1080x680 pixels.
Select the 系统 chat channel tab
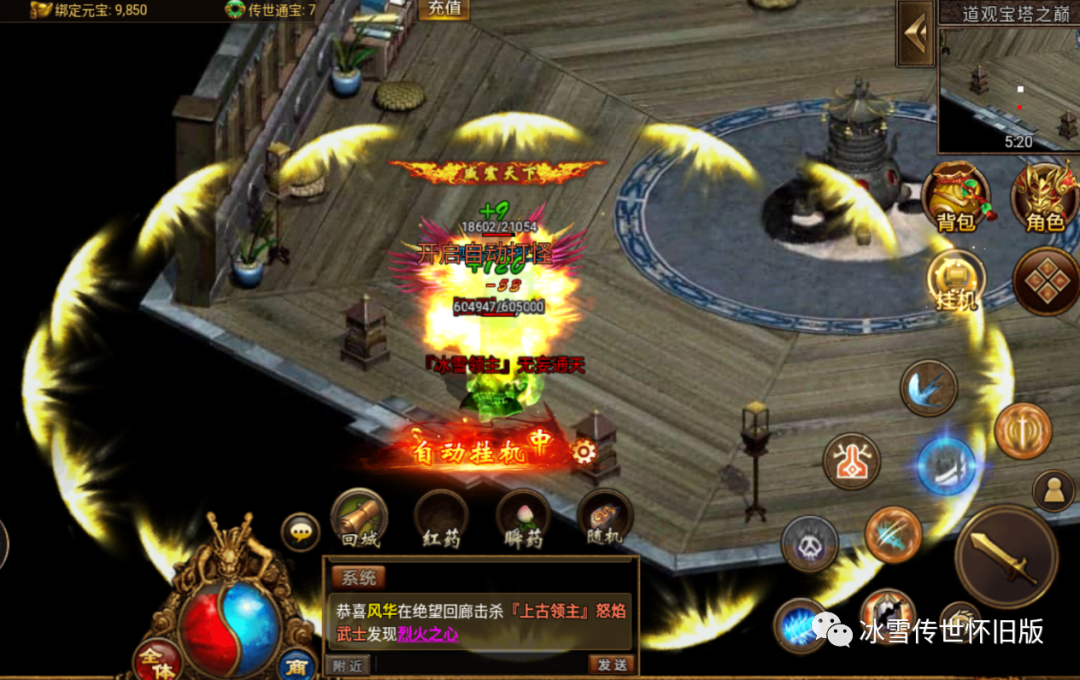click(357, 577)
